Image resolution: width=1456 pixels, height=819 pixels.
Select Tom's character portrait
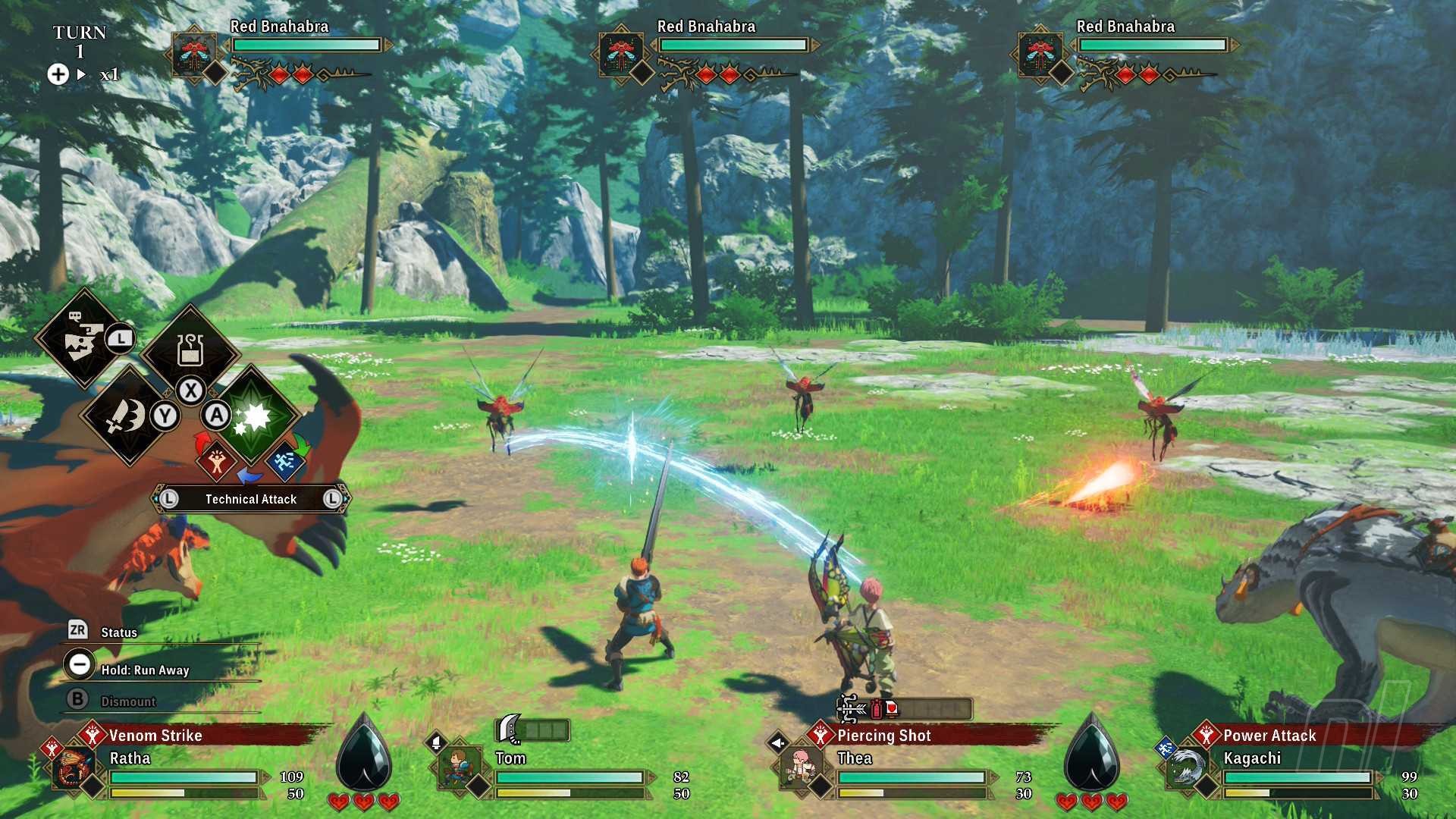[x=459, y=769]
